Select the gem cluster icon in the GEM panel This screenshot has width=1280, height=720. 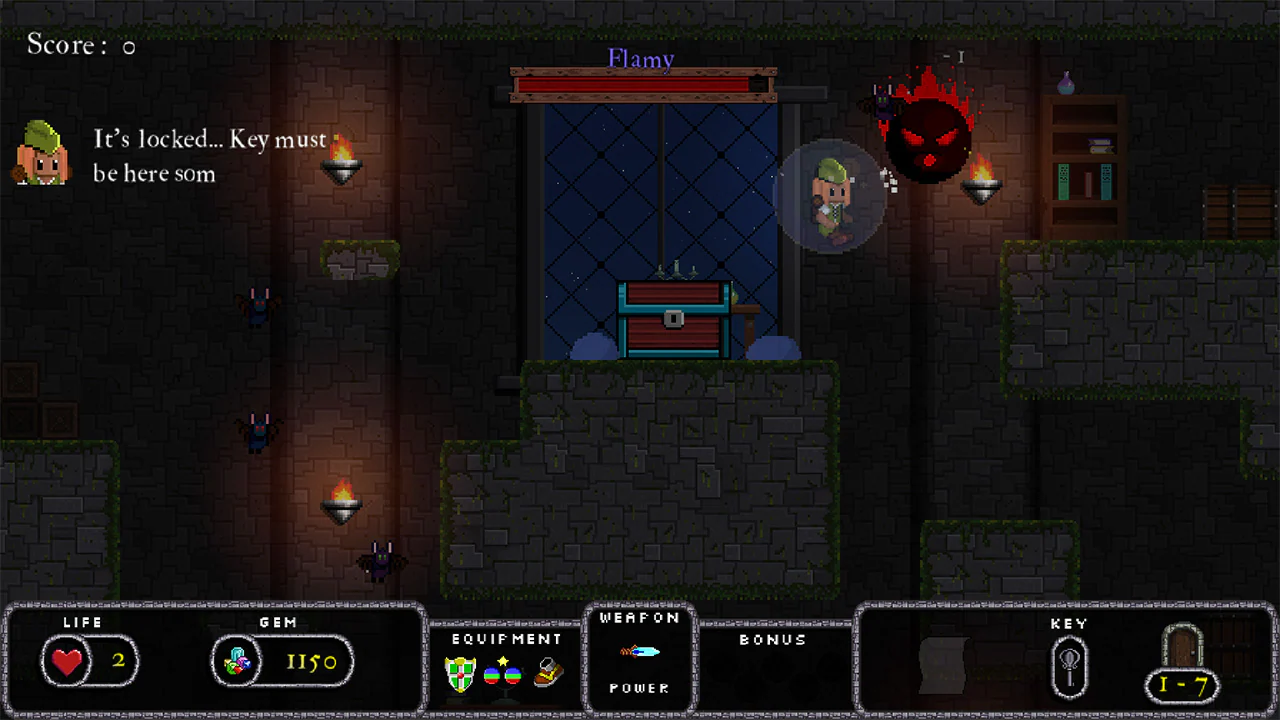(238, 661)
